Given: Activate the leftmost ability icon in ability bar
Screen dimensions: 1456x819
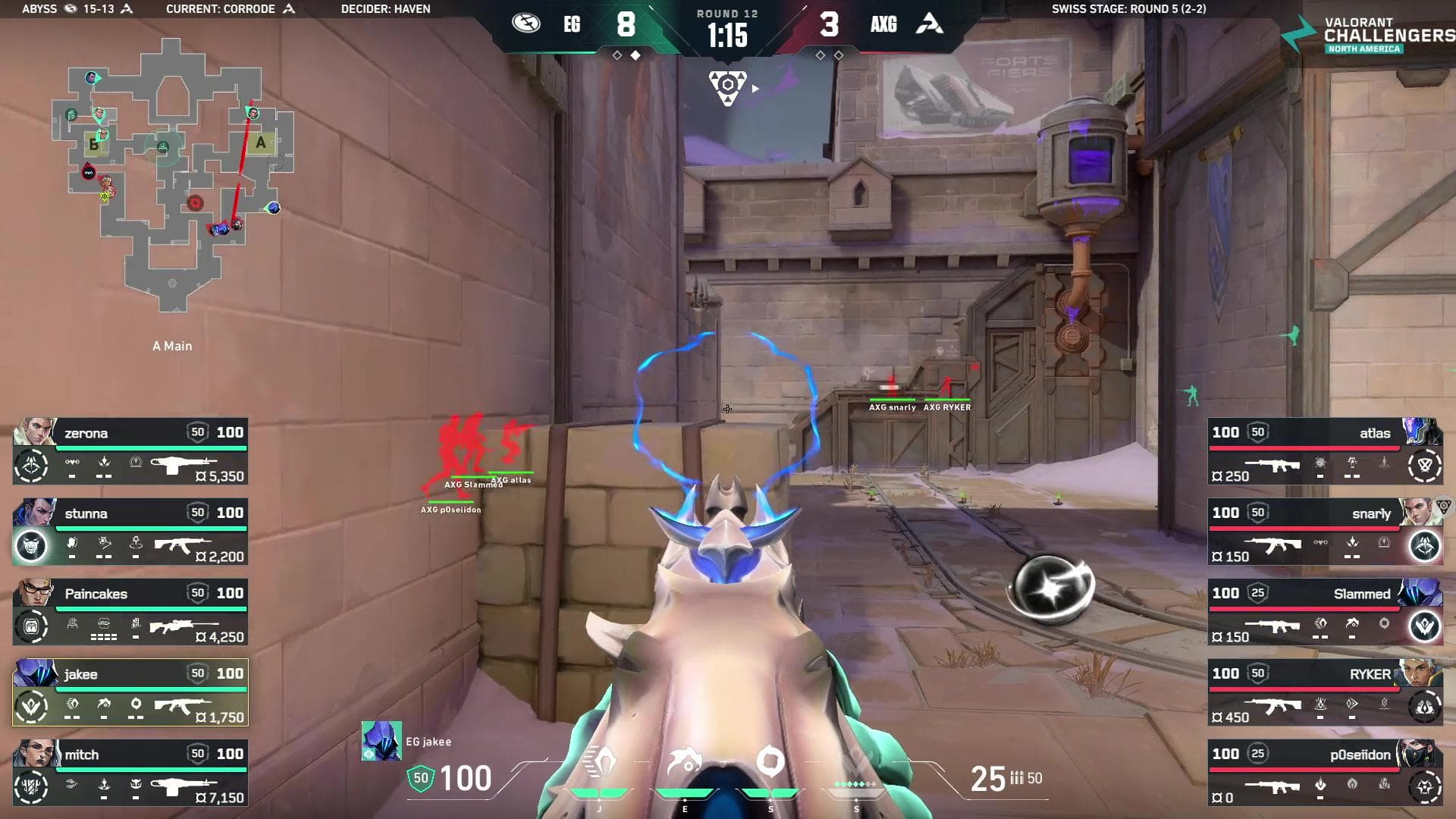Looking at the screenshot, I should click(x=600, y=762).
